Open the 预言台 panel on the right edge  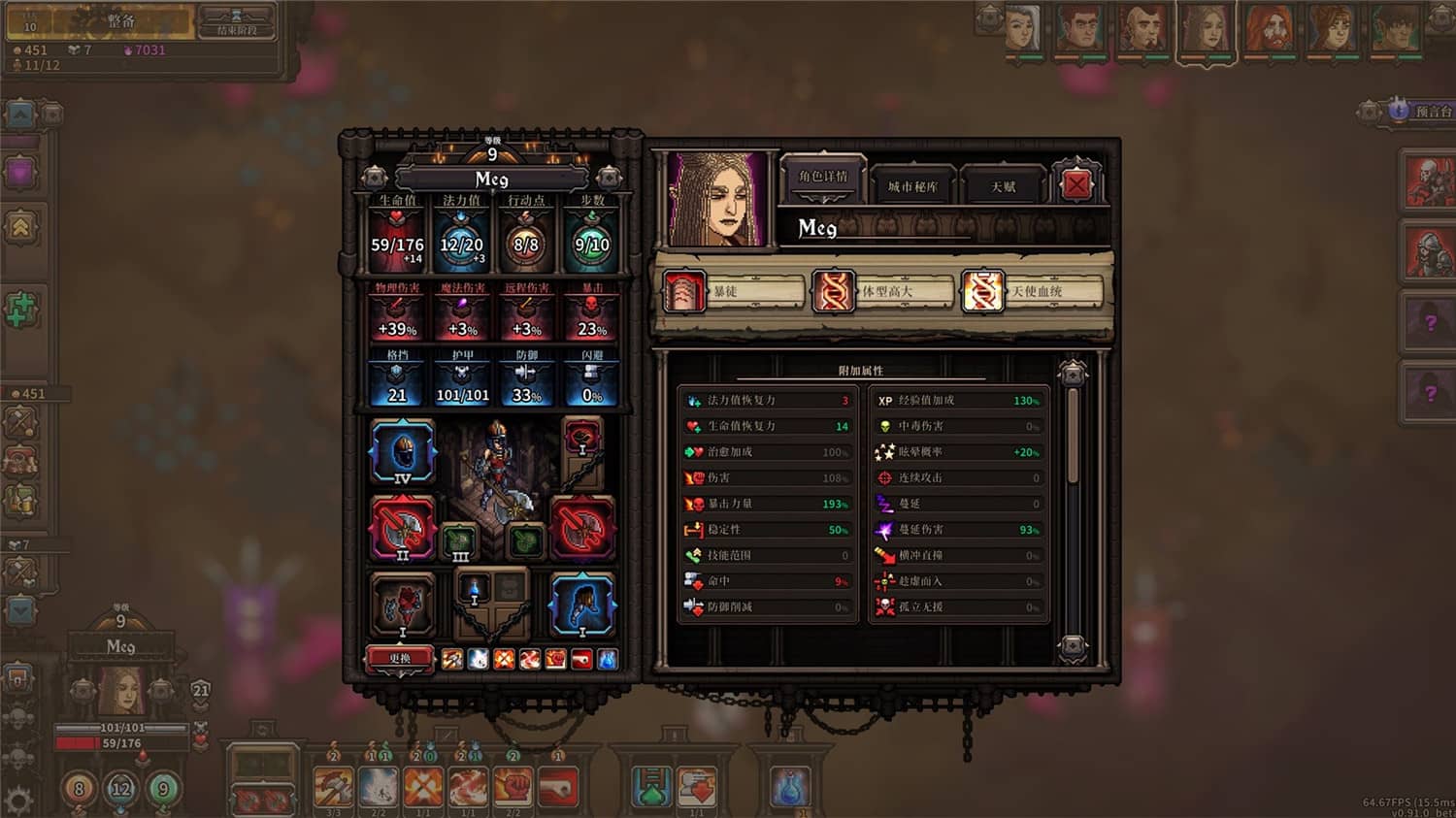pyautogui.click(x=1417, y=111)
